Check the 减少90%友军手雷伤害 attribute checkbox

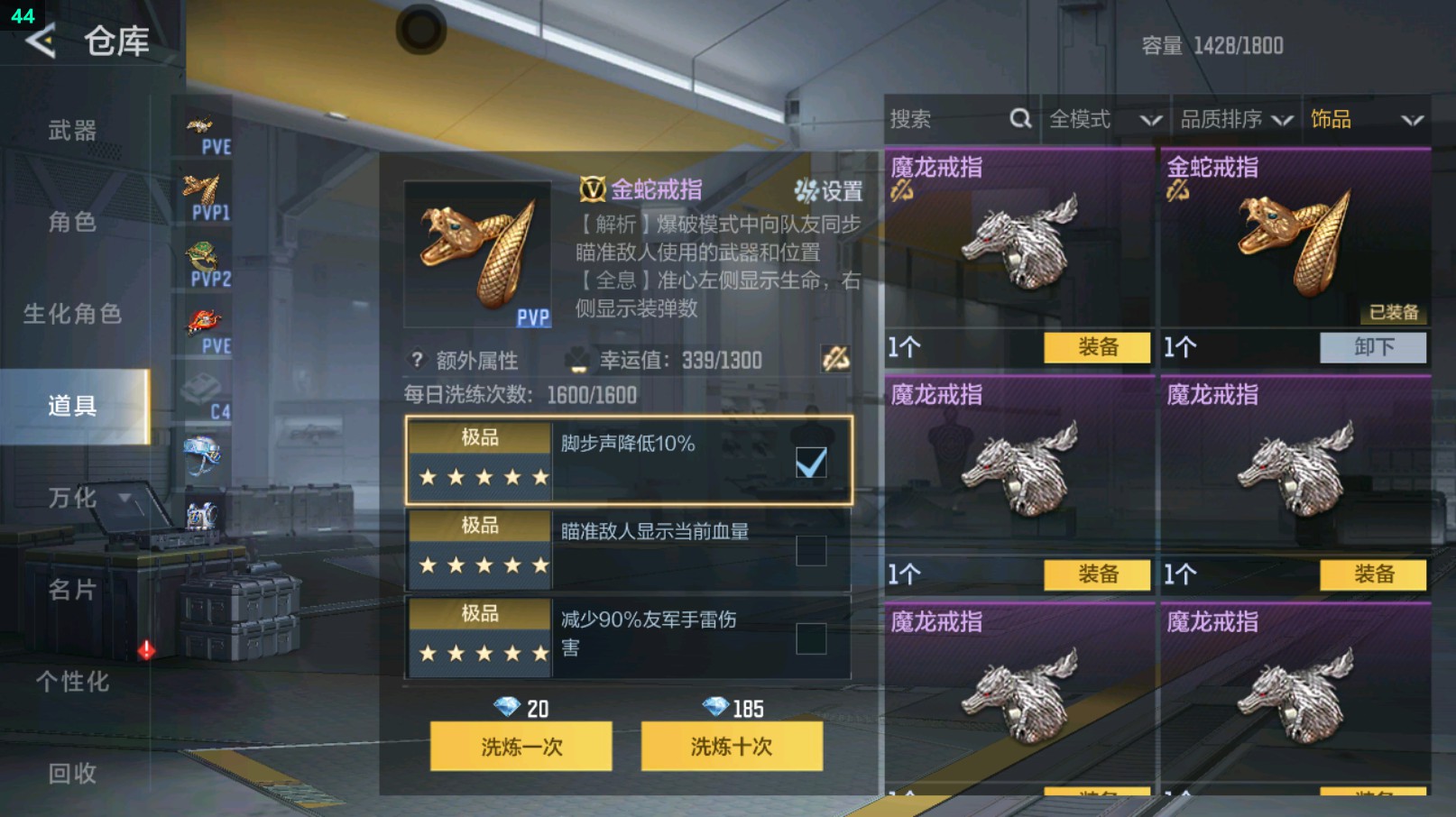[x=812, y=638]
